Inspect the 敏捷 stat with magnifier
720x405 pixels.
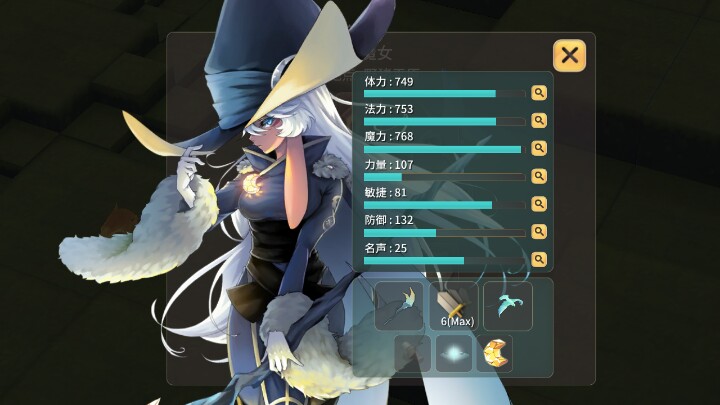pyautogui.click(x=539, y=204)
